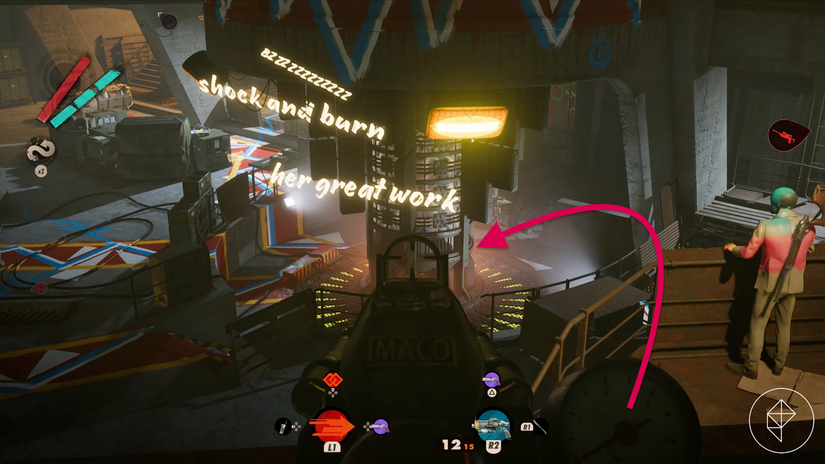The height and width of the screenshot is (464, 825).
Task: Select the Hackamajig gadget icon
Action: [x=284, y=428]
